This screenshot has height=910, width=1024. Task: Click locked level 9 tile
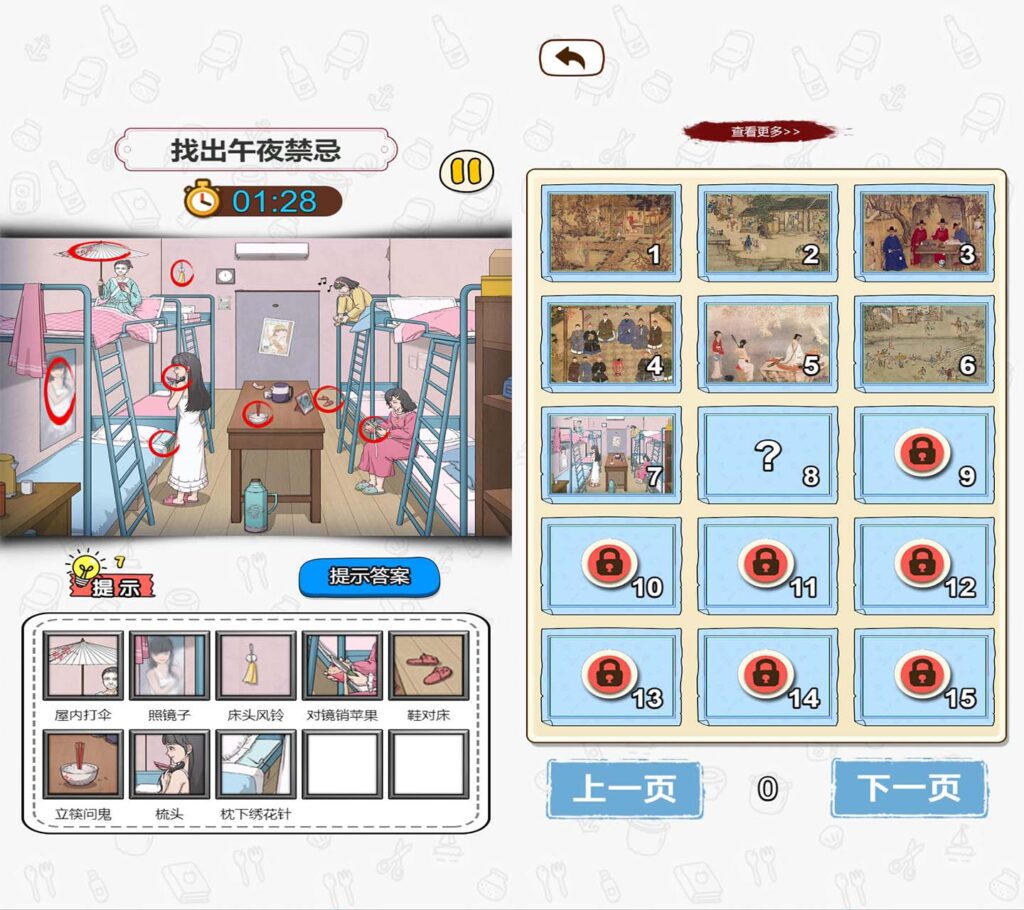923,455
